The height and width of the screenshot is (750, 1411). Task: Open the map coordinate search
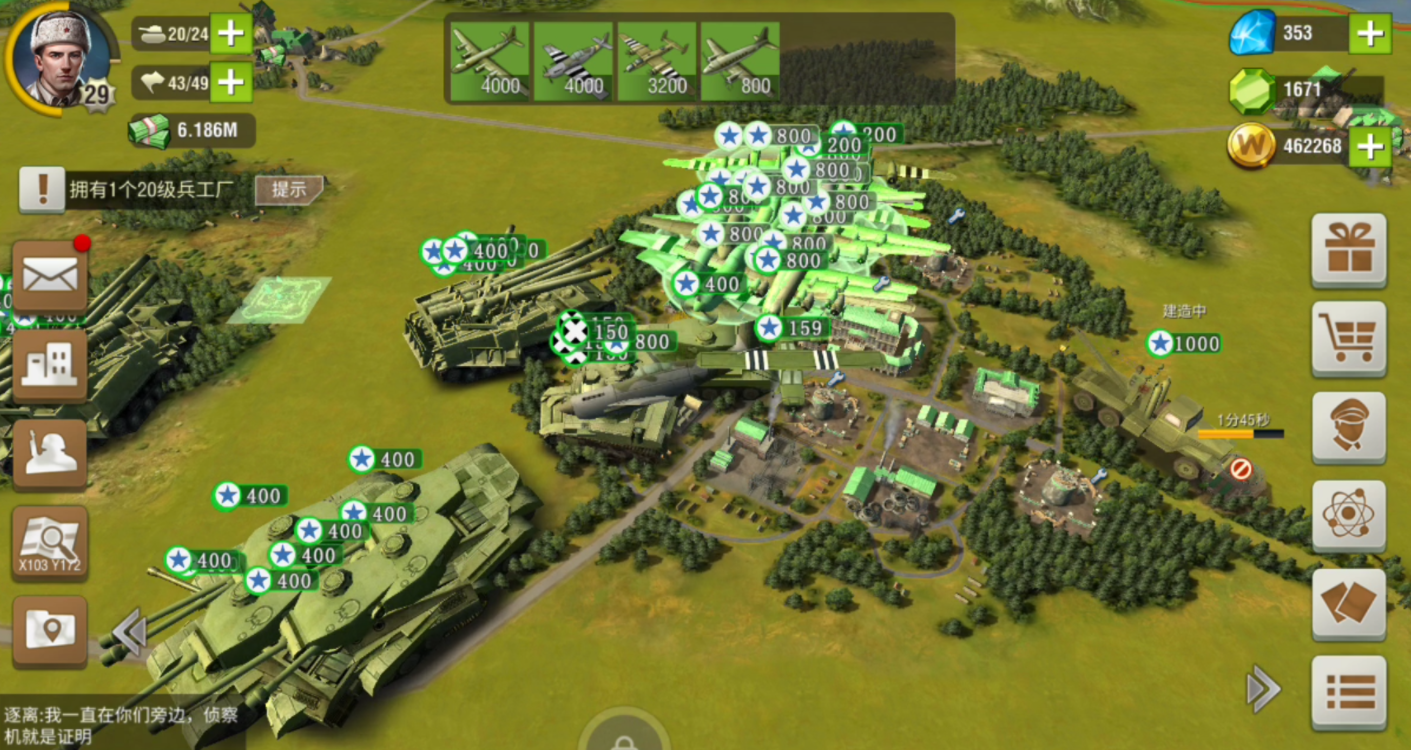coord(50,543)
